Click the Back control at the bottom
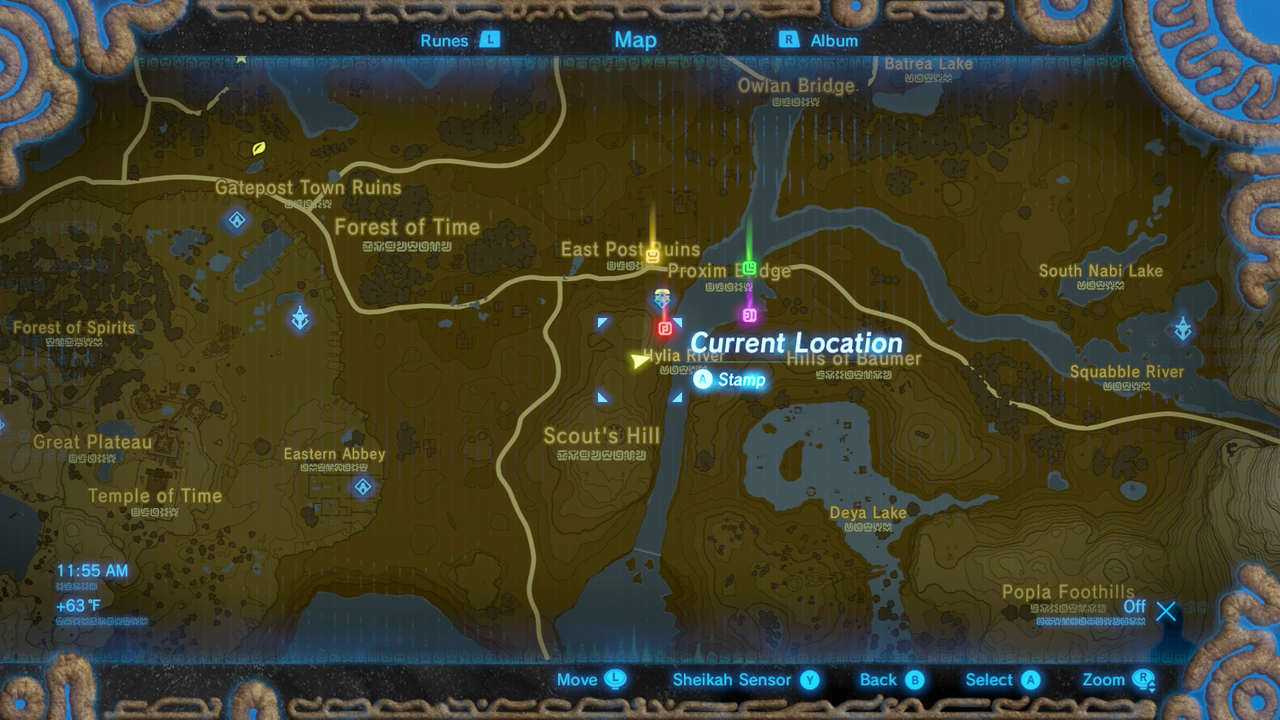 [890, 679]
